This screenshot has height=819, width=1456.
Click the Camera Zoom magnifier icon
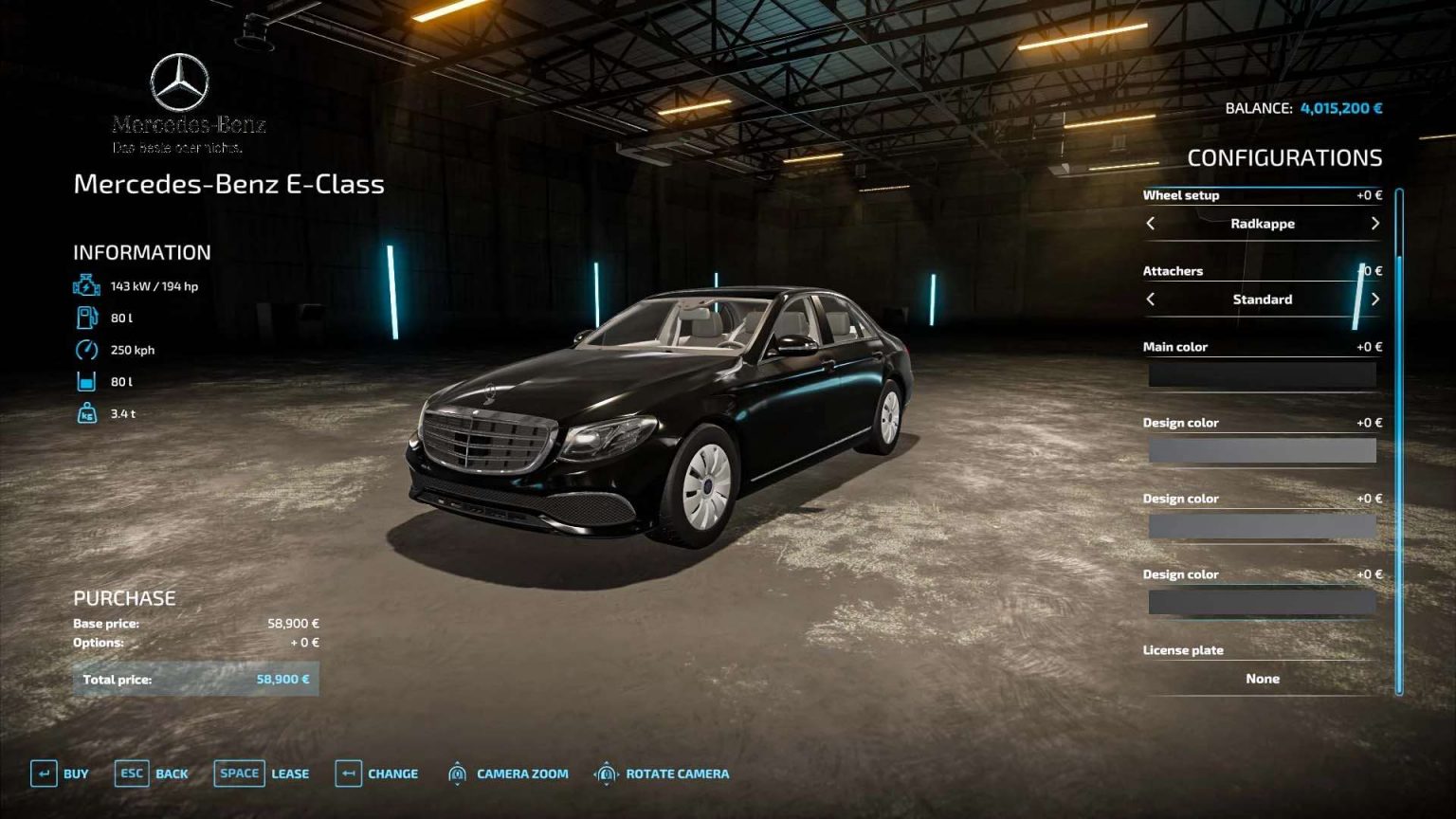(459, 773)
